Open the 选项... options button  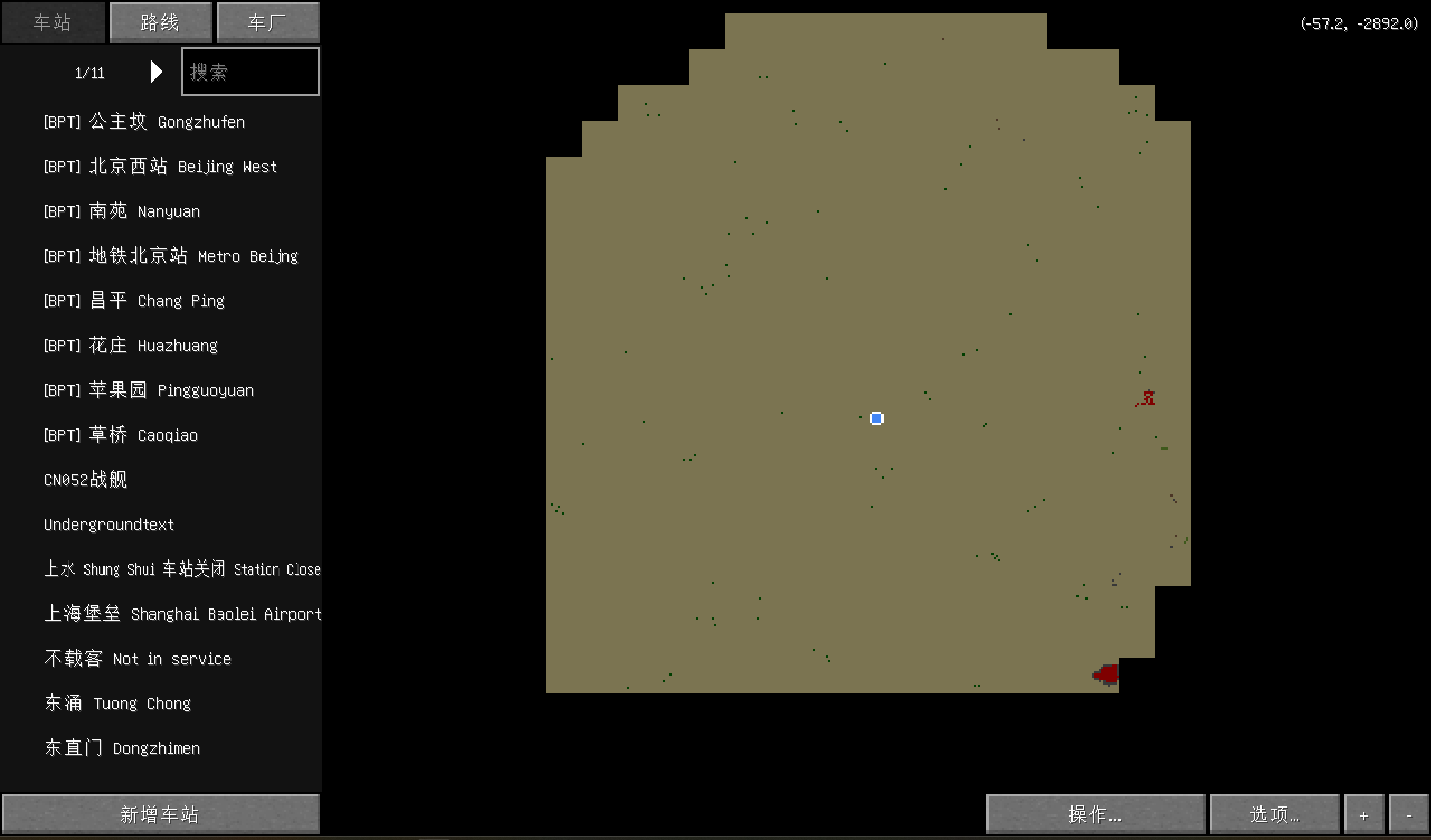tap(1274, 814)
